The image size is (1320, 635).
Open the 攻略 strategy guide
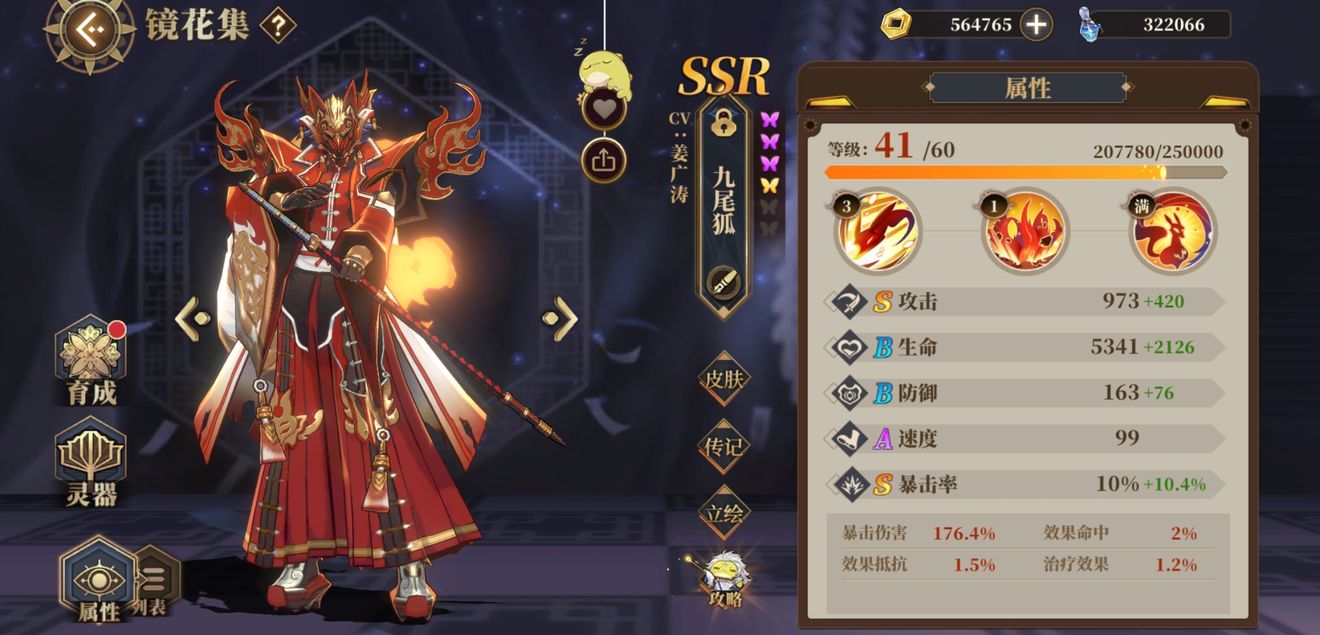(724, 580)
